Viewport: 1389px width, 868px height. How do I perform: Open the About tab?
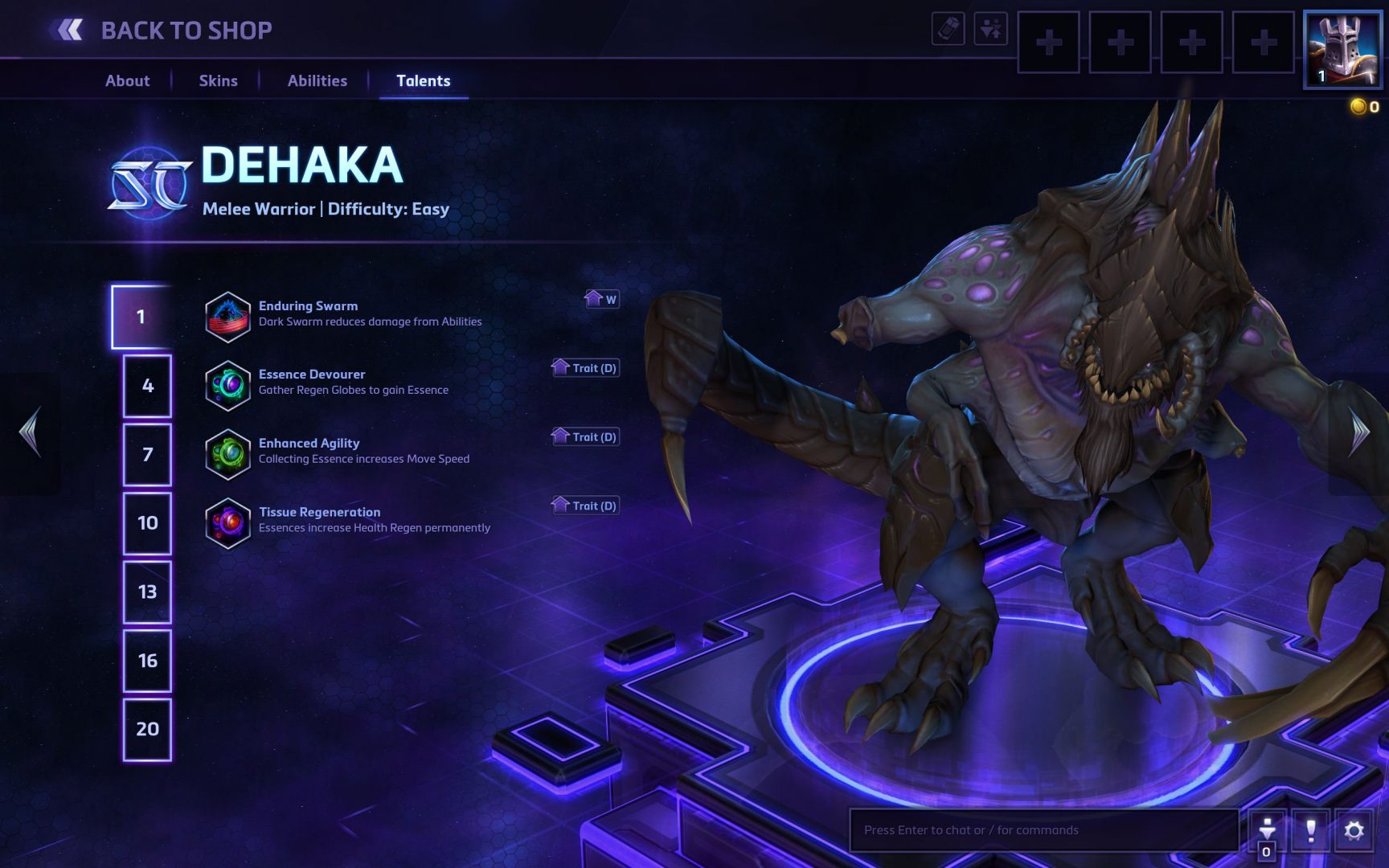127,80
